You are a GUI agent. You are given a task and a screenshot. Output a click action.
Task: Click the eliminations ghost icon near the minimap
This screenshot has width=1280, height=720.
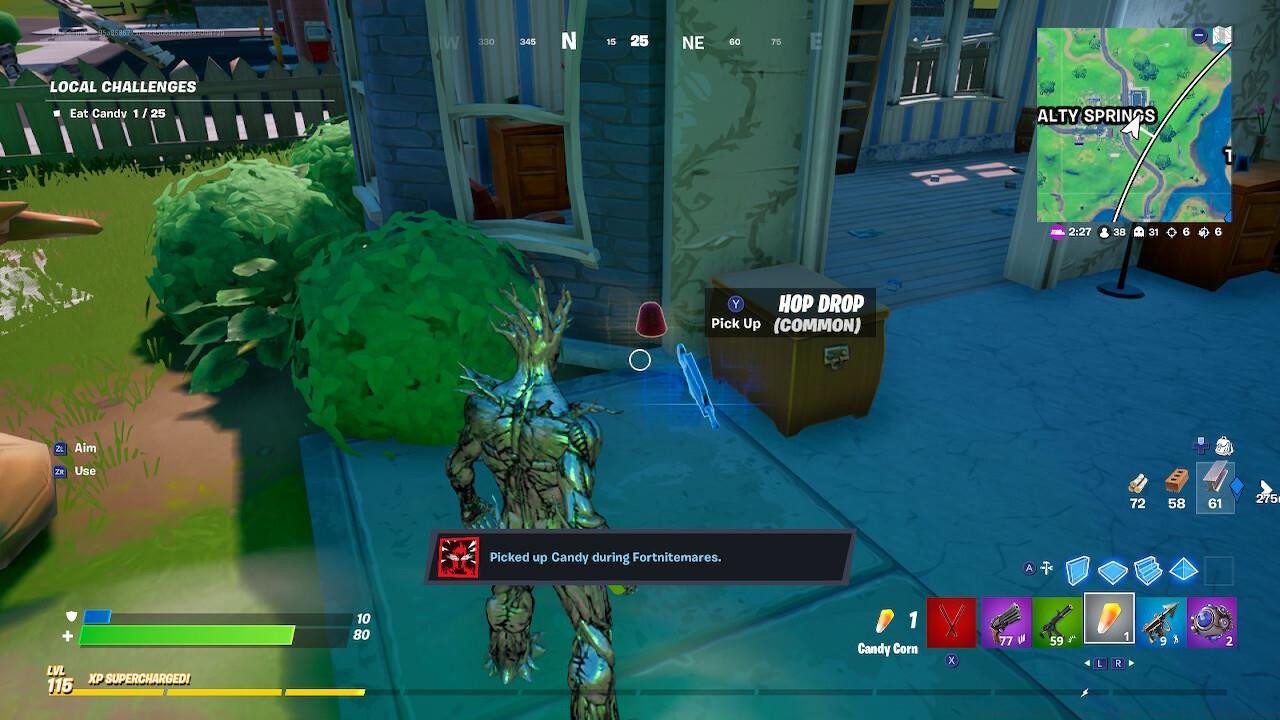coord(1138,232)
